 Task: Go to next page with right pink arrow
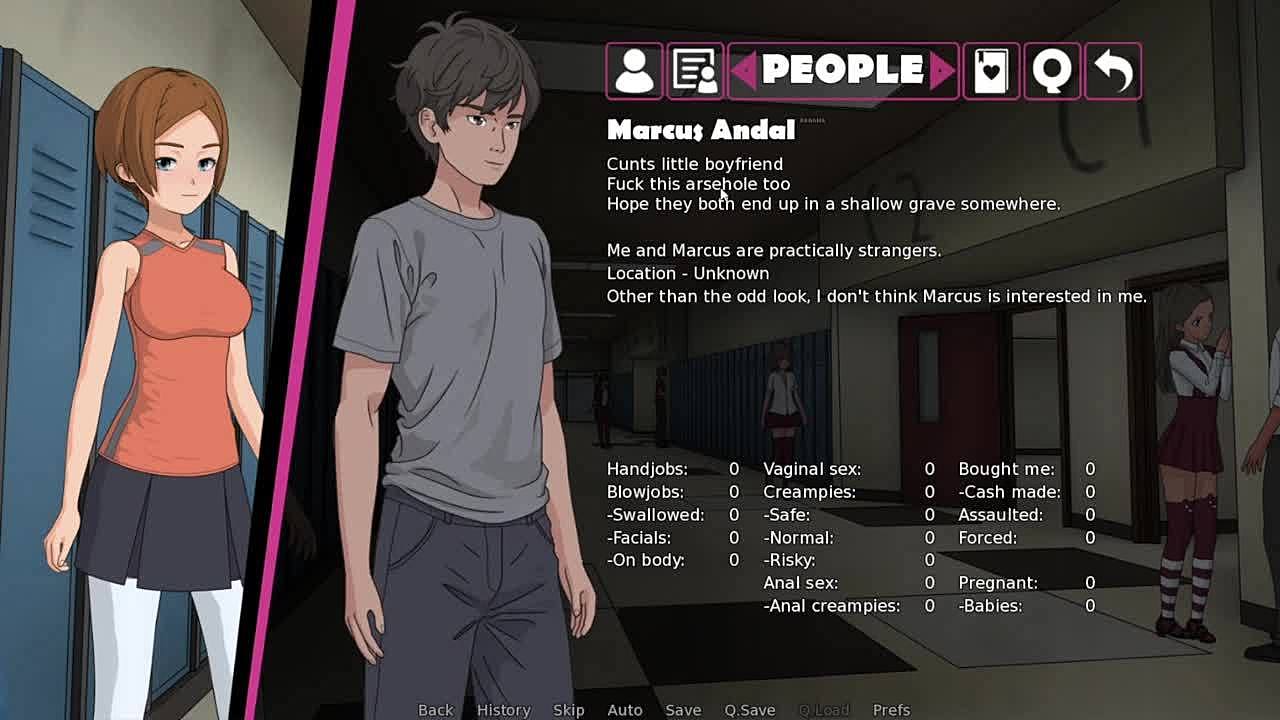point(942,71)
